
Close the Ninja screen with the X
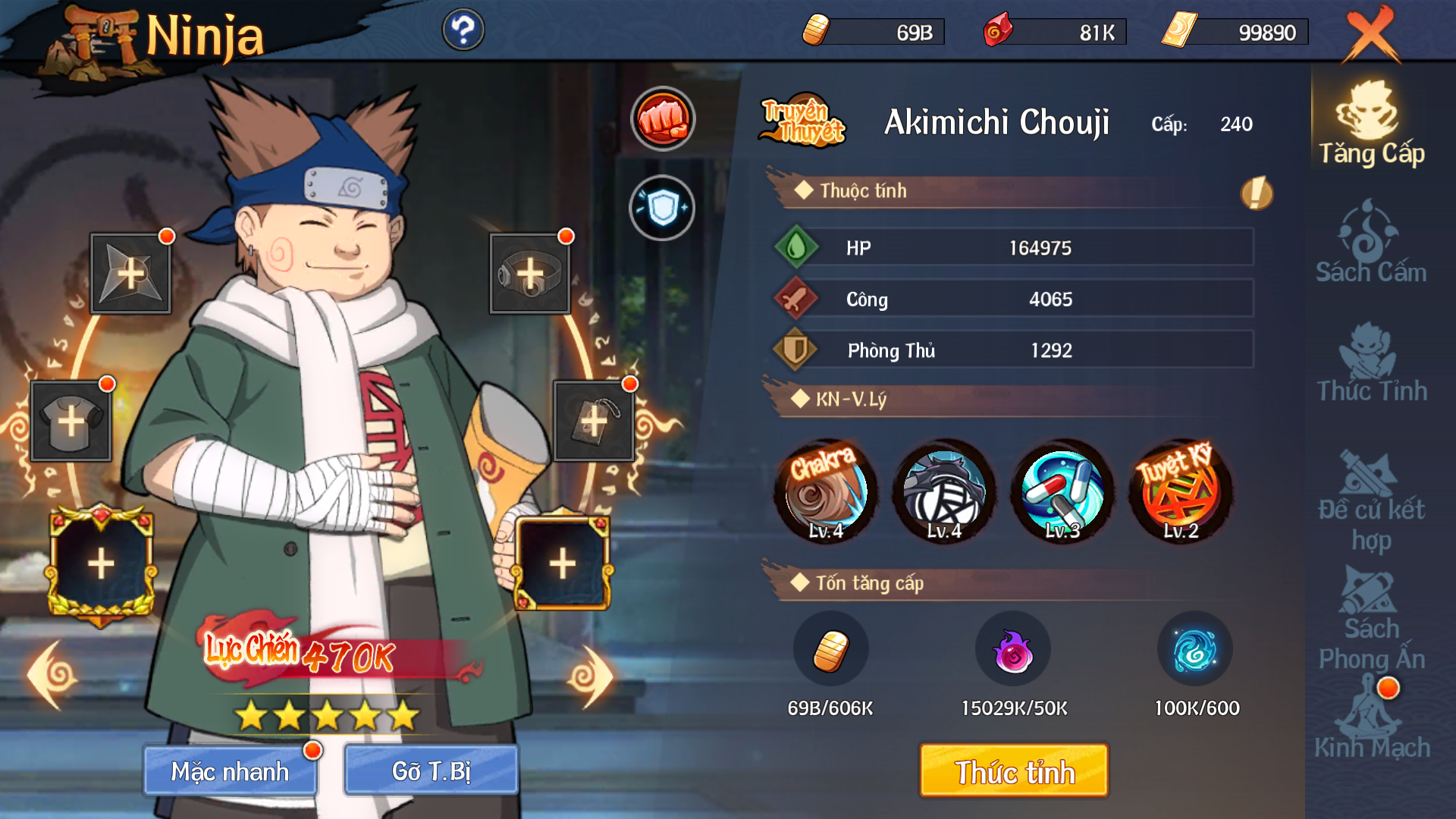(1371, 34)
